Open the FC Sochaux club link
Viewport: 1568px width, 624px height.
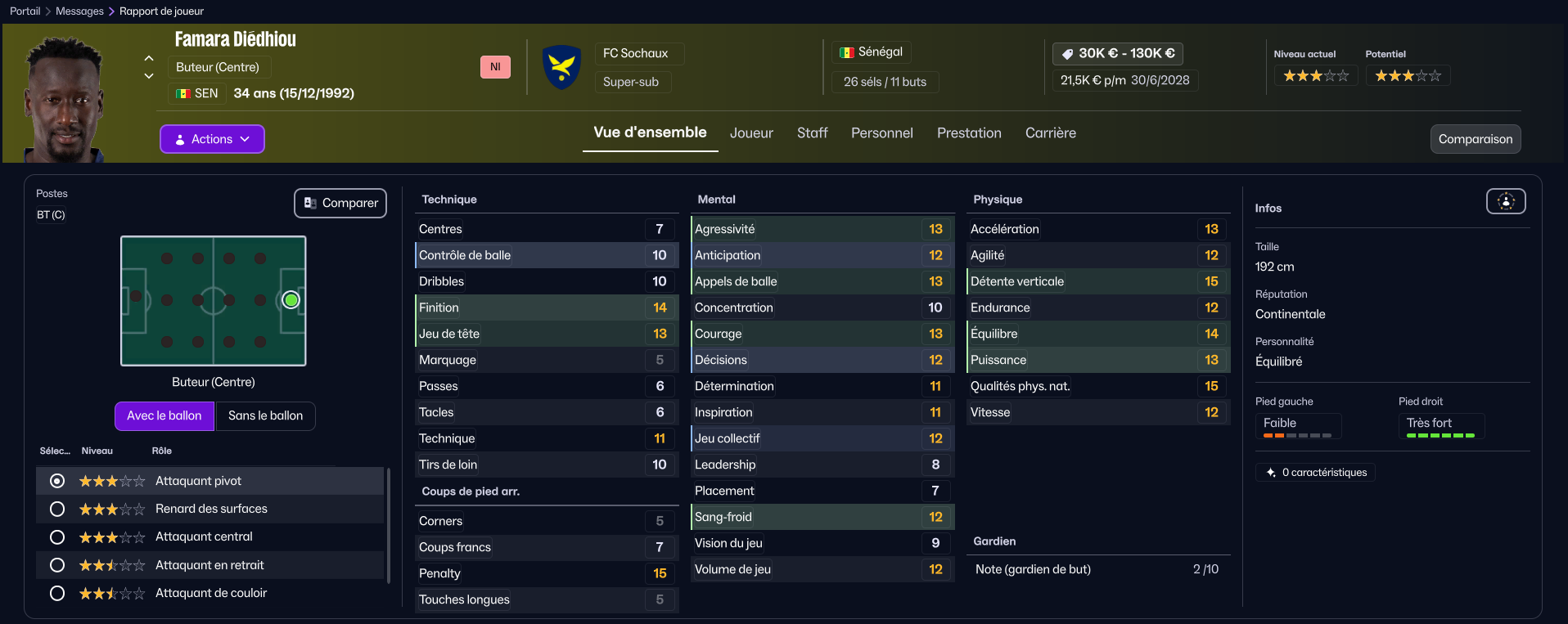tap(635, 53)
